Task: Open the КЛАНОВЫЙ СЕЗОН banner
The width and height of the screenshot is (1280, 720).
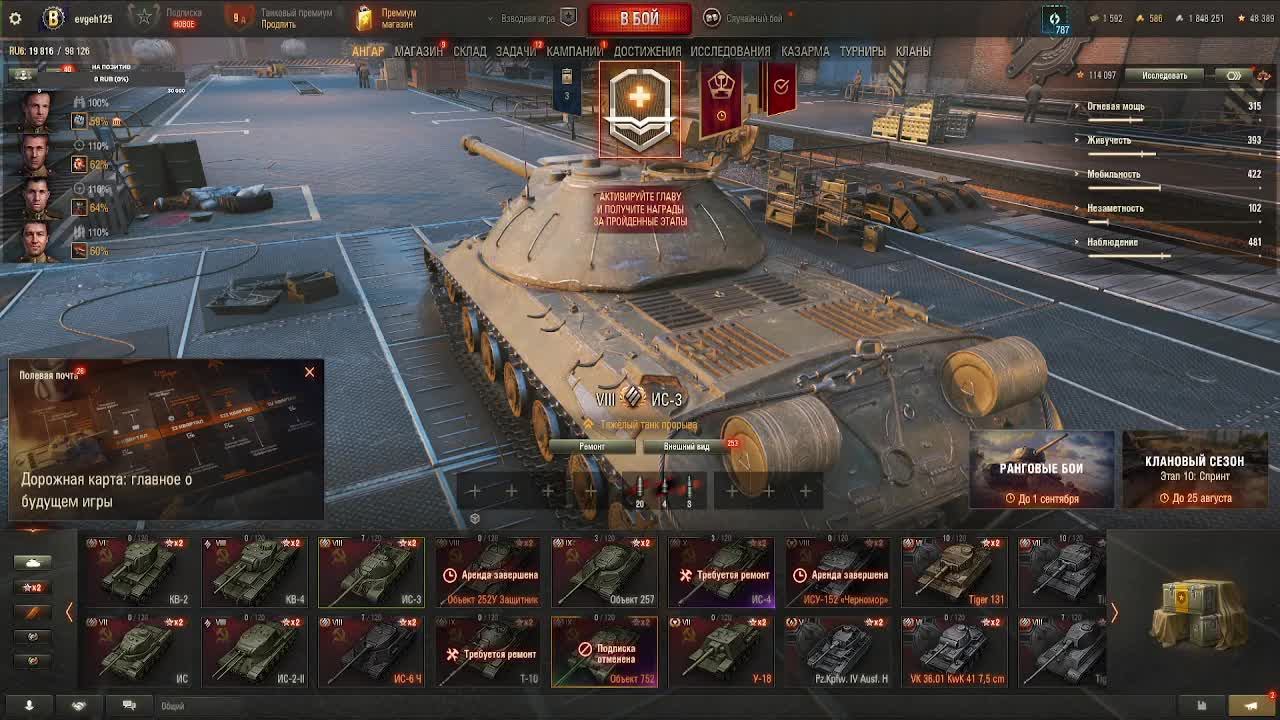Action: click(1194, 469)
